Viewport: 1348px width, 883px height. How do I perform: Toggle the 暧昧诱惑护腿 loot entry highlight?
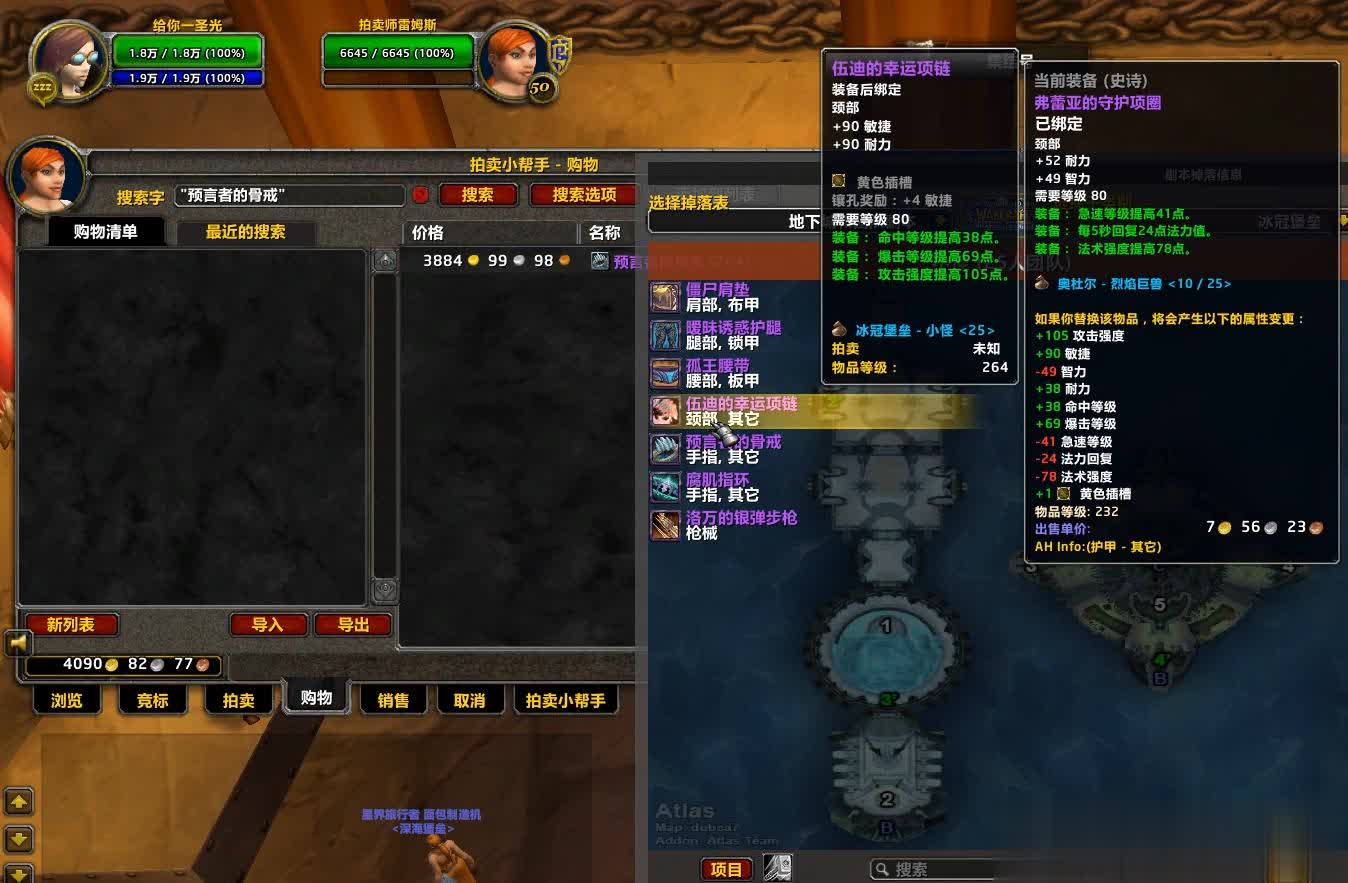tap(730, 335)
